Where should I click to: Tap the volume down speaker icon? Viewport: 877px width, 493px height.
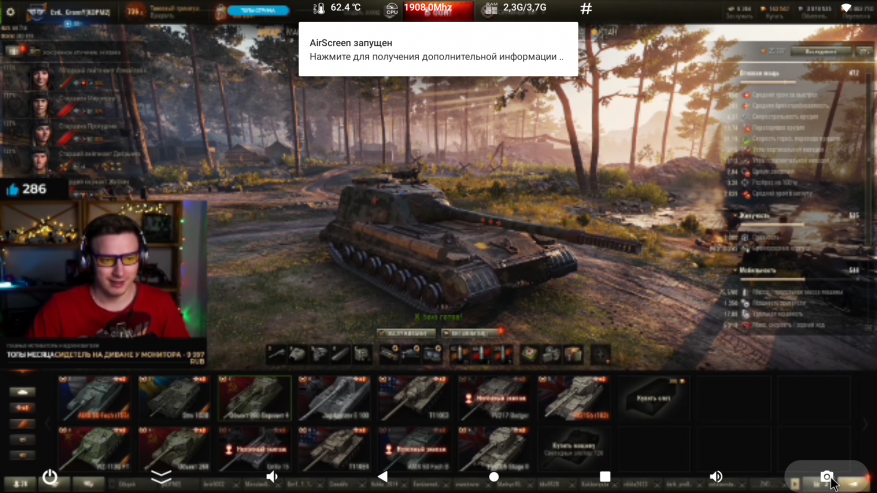coord(272,477)
